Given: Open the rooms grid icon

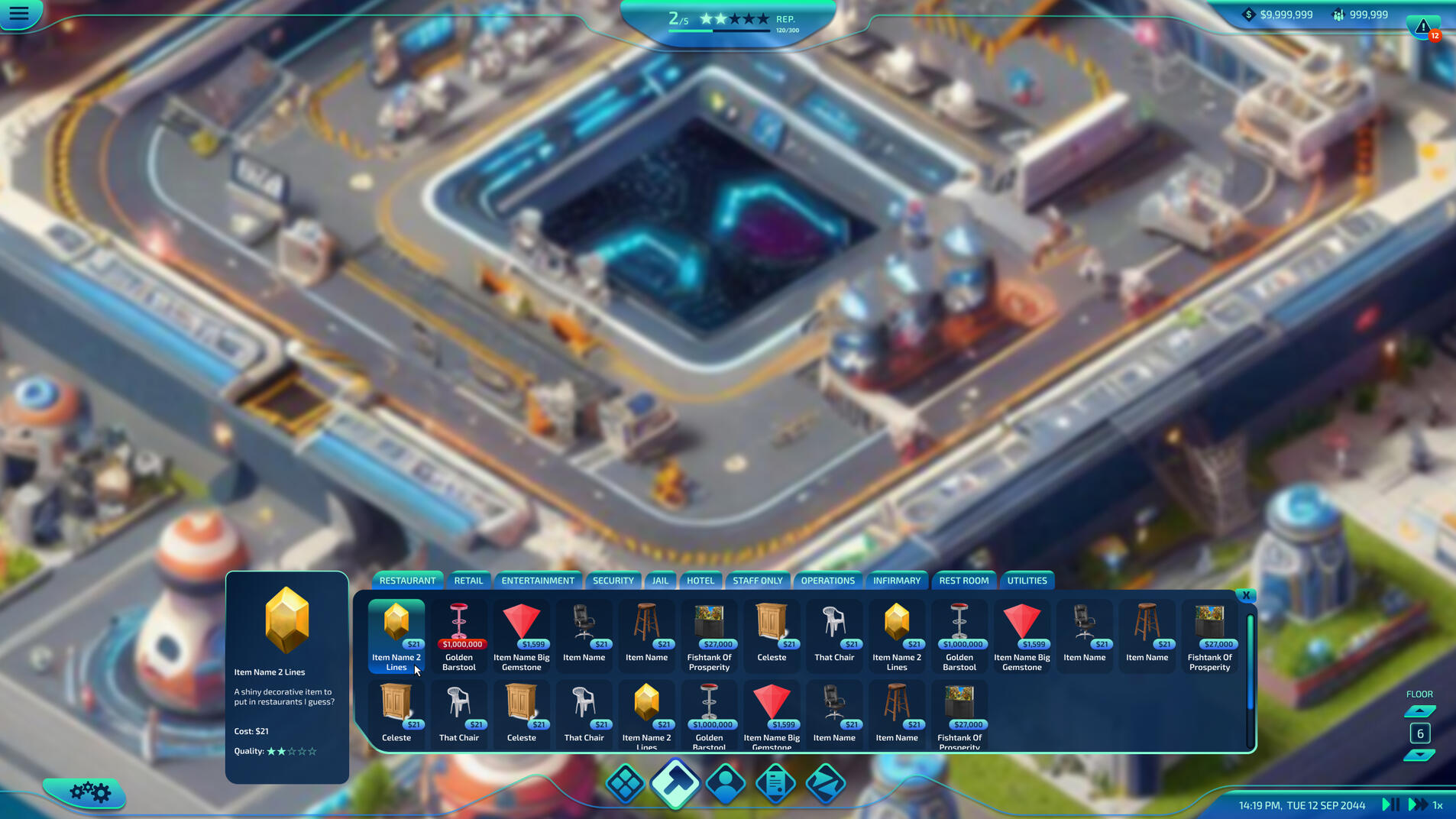Looking at the screenshot, I should [x=625, y=782].
